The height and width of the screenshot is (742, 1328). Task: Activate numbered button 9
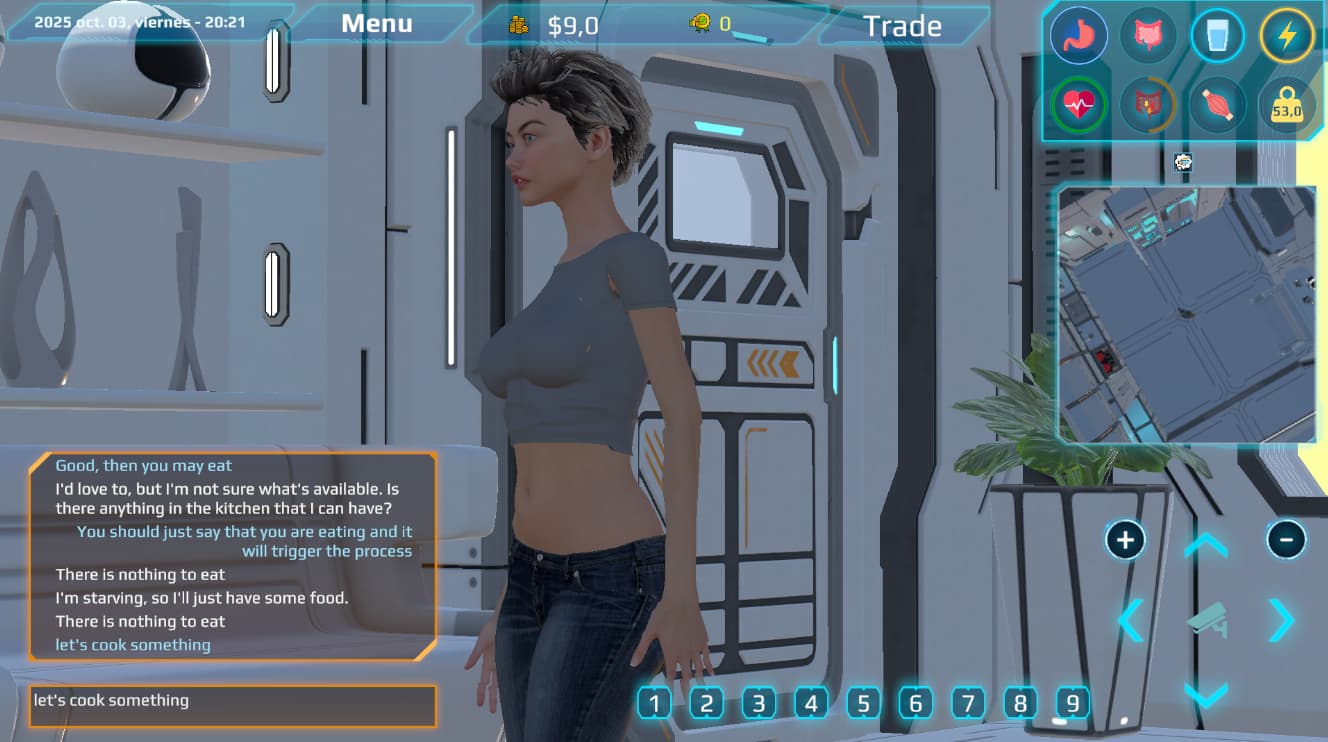click(x=1072, y=704)
